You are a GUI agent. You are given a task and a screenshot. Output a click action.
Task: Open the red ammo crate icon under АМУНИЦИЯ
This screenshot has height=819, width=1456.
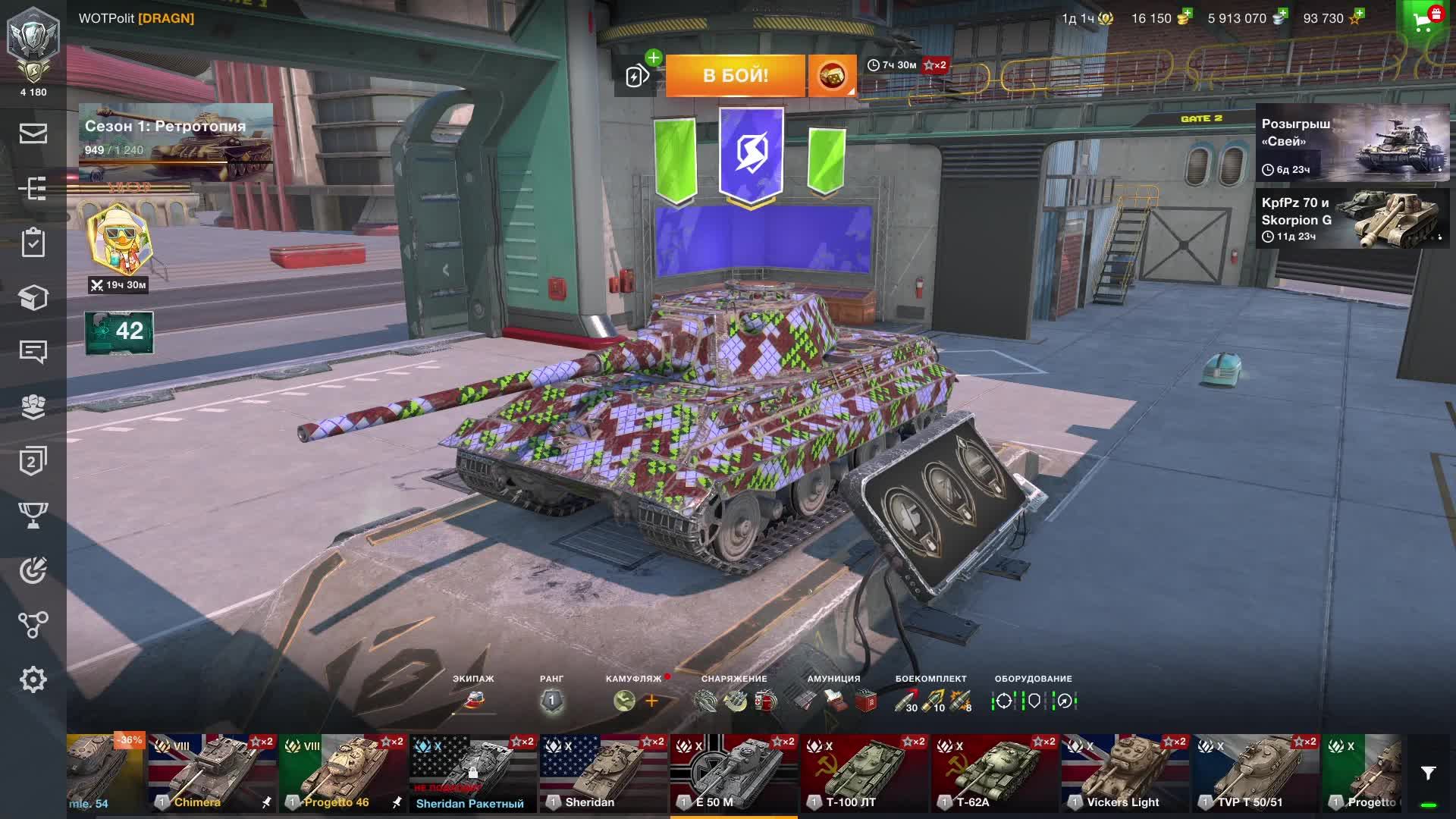coord(864,701)
